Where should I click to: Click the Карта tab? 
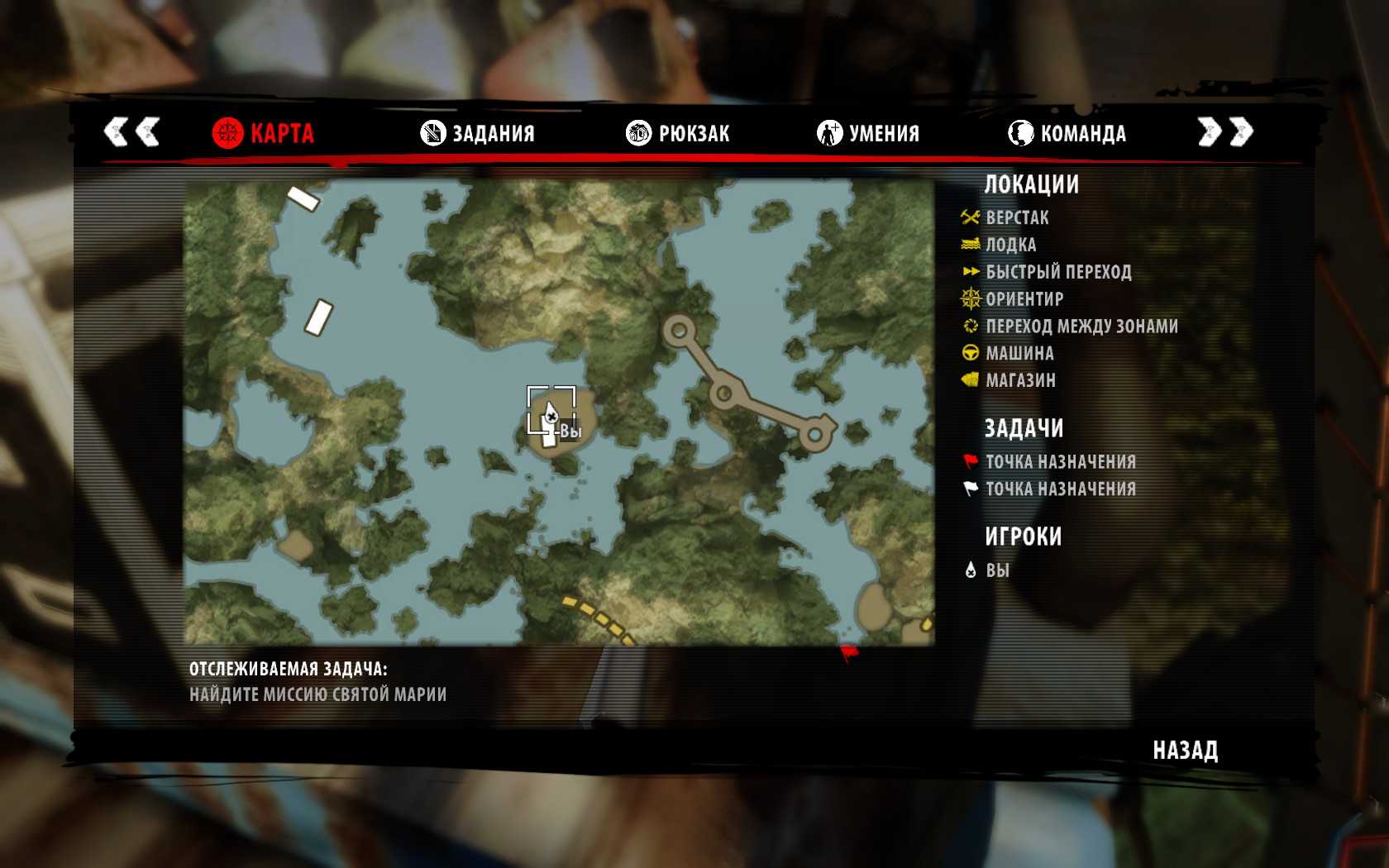click(x=264, y=133)
